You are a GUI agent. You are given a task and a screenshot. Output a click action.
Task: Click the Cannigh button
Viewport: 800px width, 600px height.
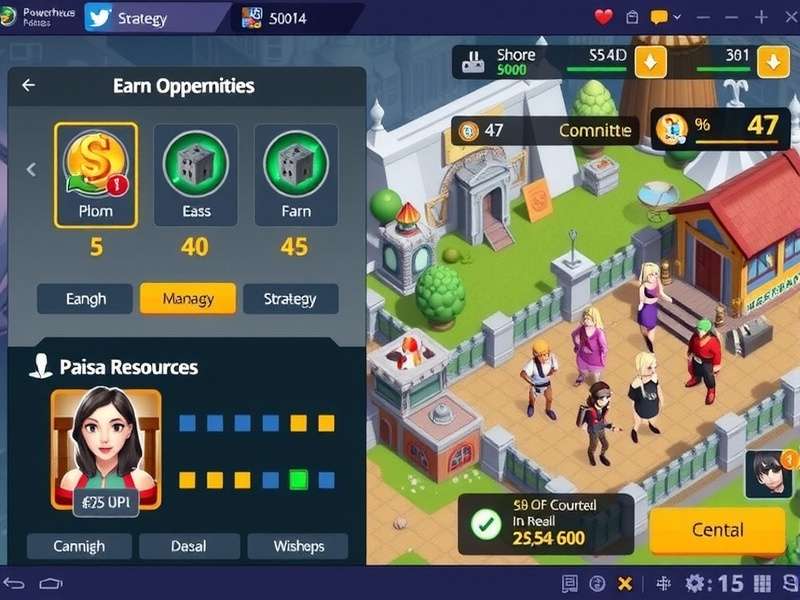[x=79, y=546]
